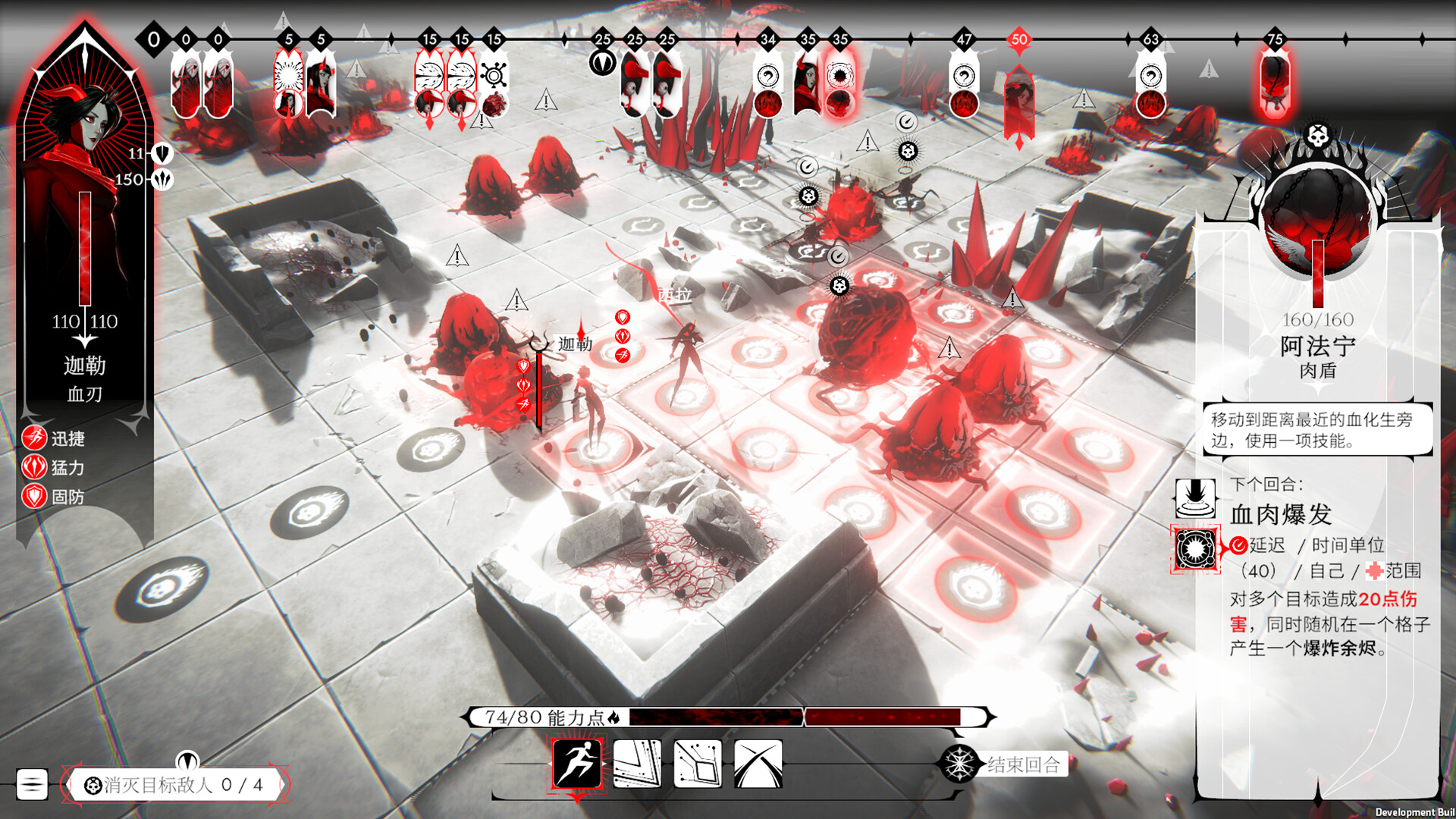Select the timeline card at 63
Viewport: 1456px width, 819px height.
1150,89
